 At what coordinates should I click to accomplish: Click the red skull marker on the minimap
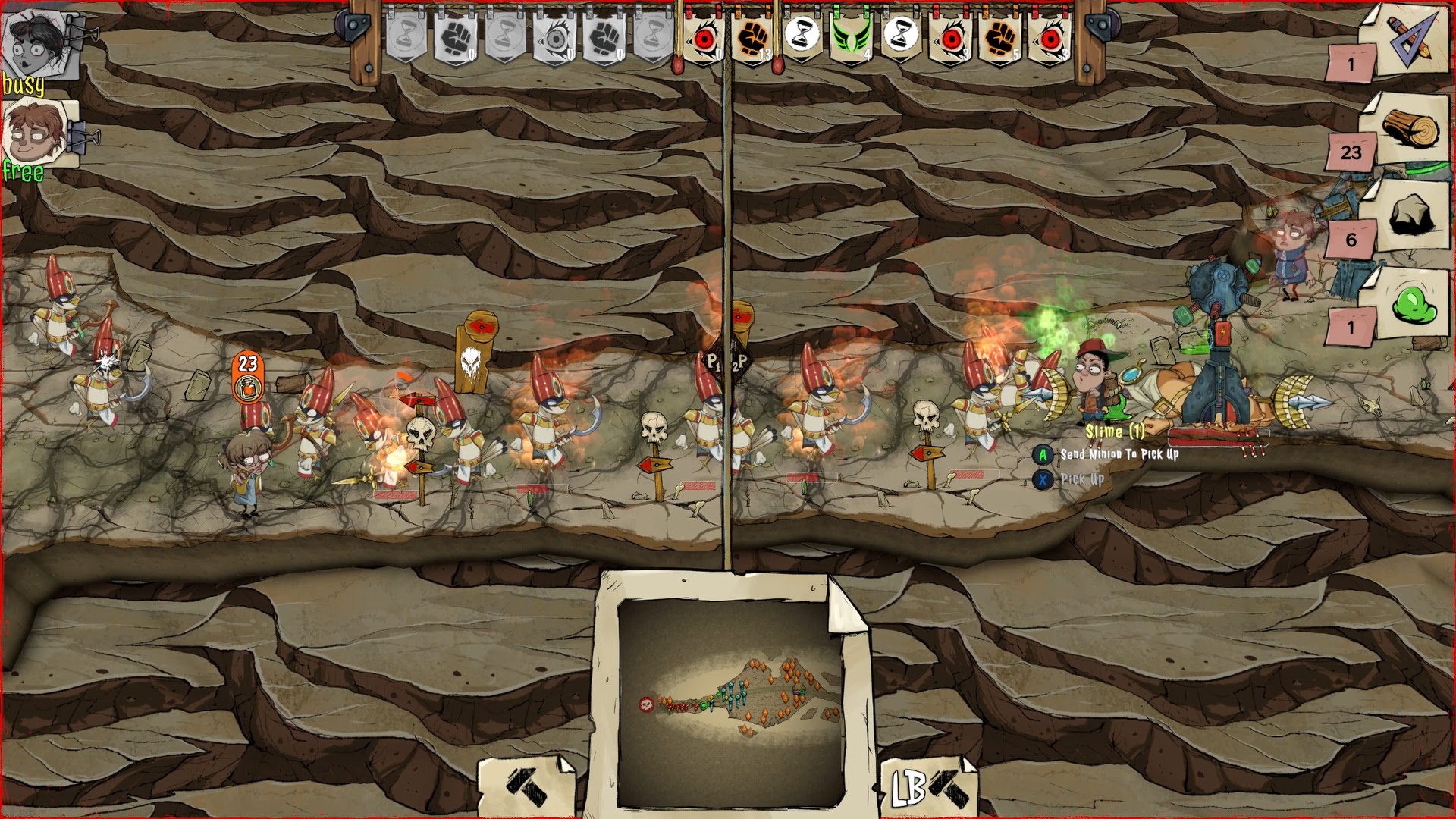pyautogui.click(x=646, y=704)
